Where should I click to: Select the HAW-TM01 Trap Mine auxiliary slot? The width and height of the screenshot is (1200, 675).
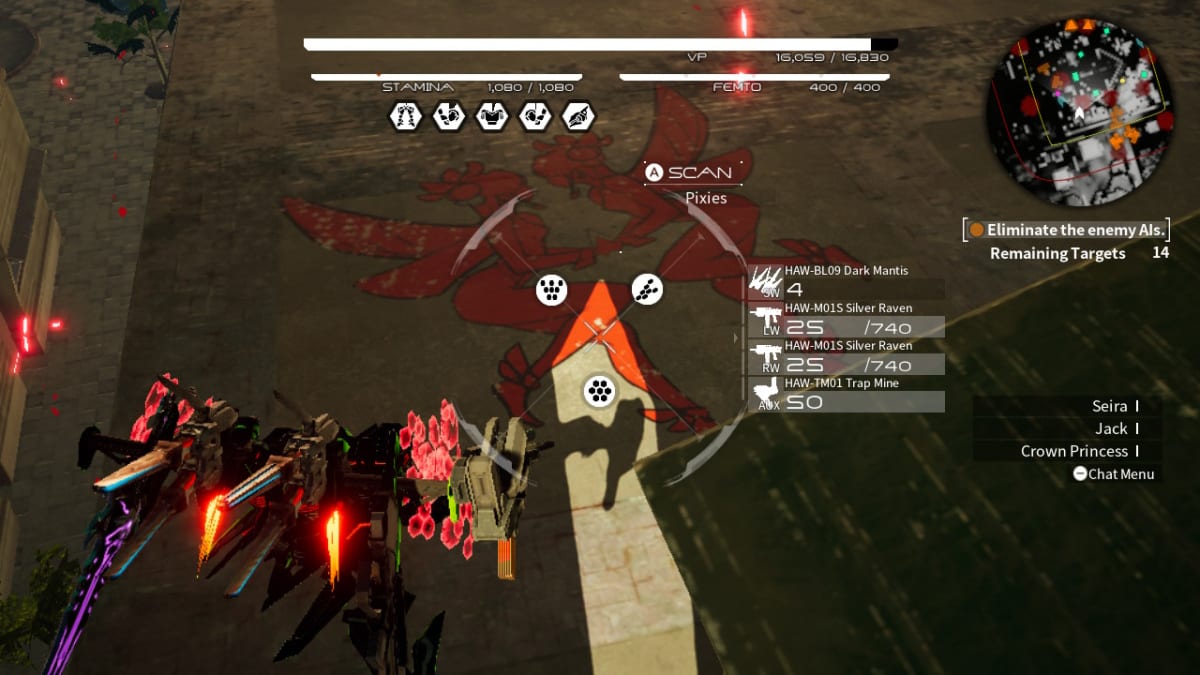click(x=846, y=394)
